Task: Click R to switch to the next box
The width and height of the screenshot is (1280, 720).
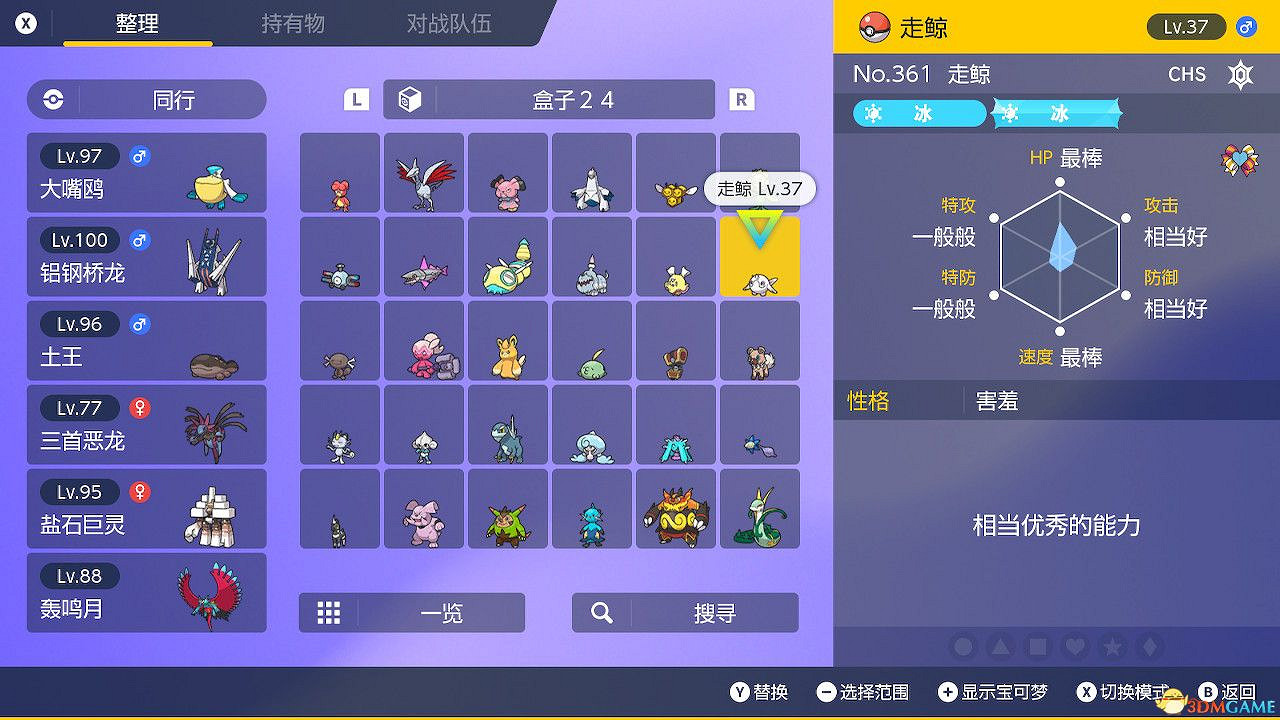Action: [x=741, y=99]
